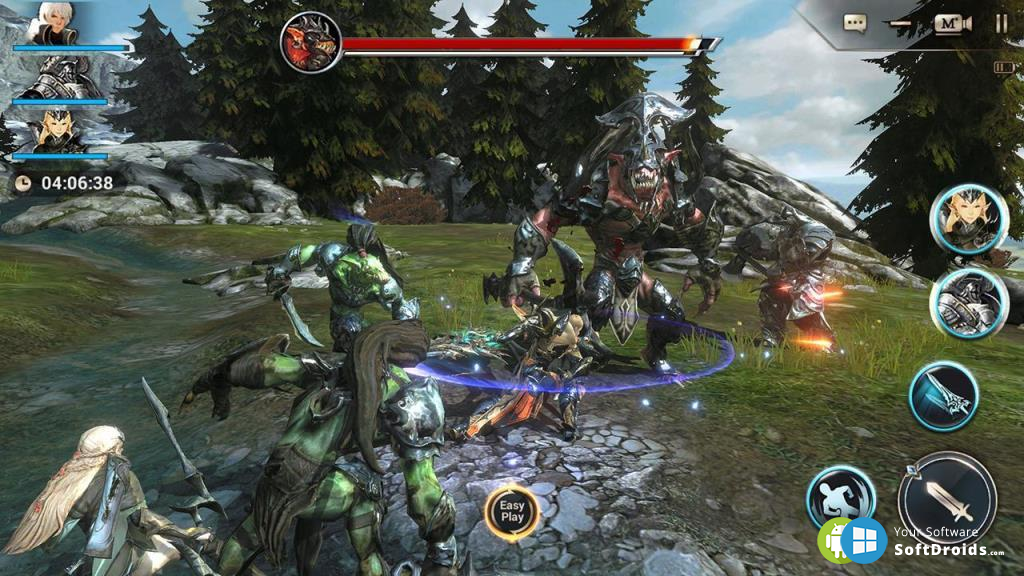Pause the game
Viewport: 1024px width, 576px height.
coord(1001,23)
